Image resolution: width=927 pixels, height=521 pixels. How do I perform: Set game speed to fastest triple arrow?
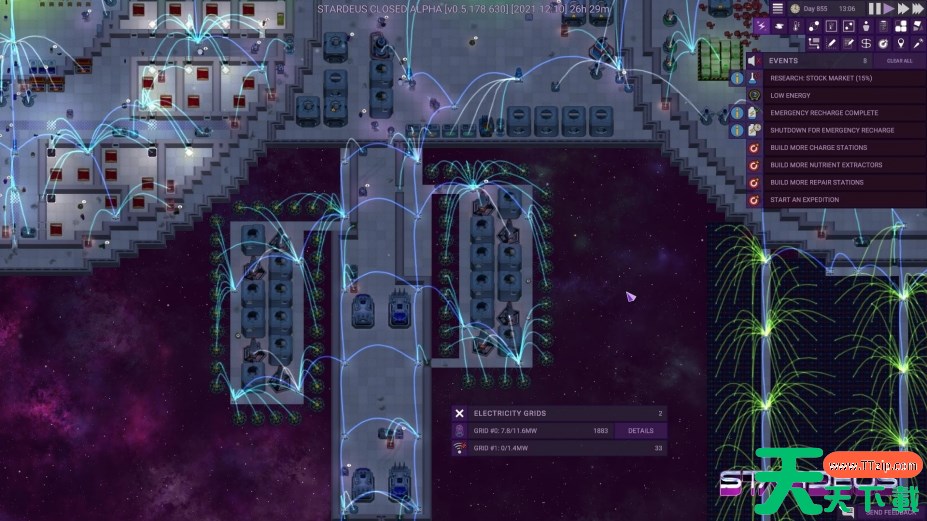tap(917, 8)
